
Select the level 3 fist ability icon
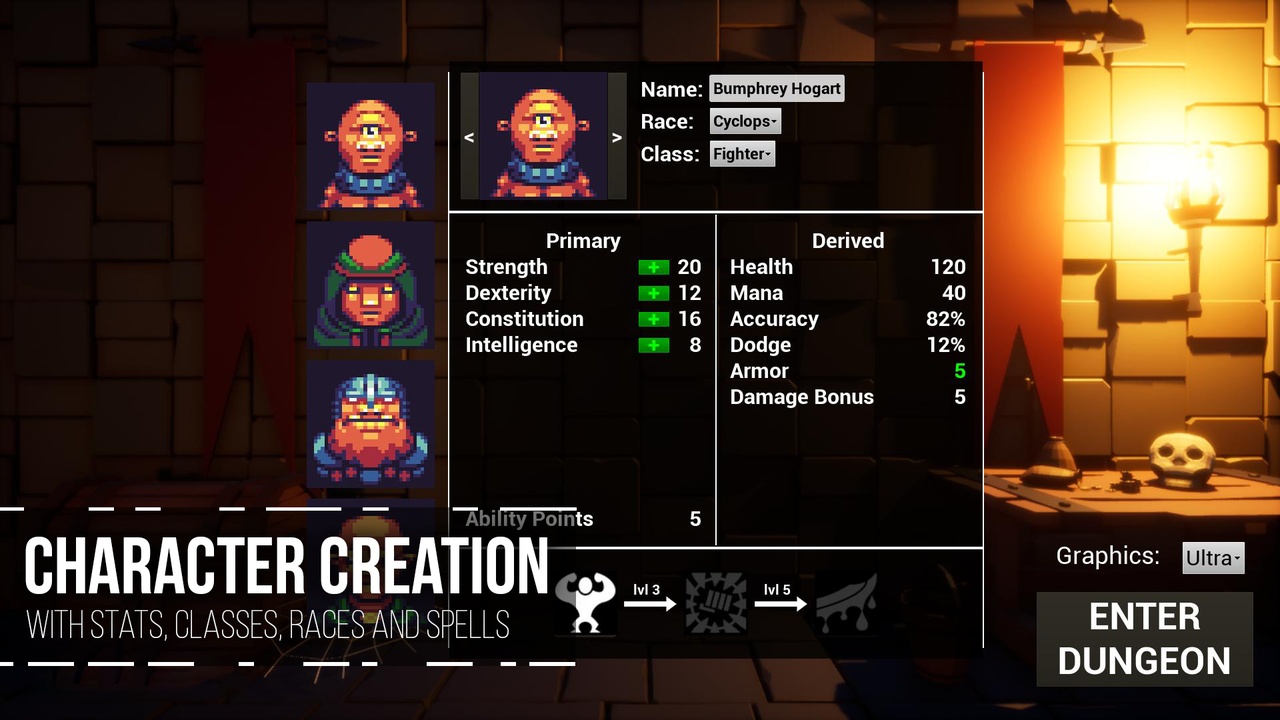point(715,603)
